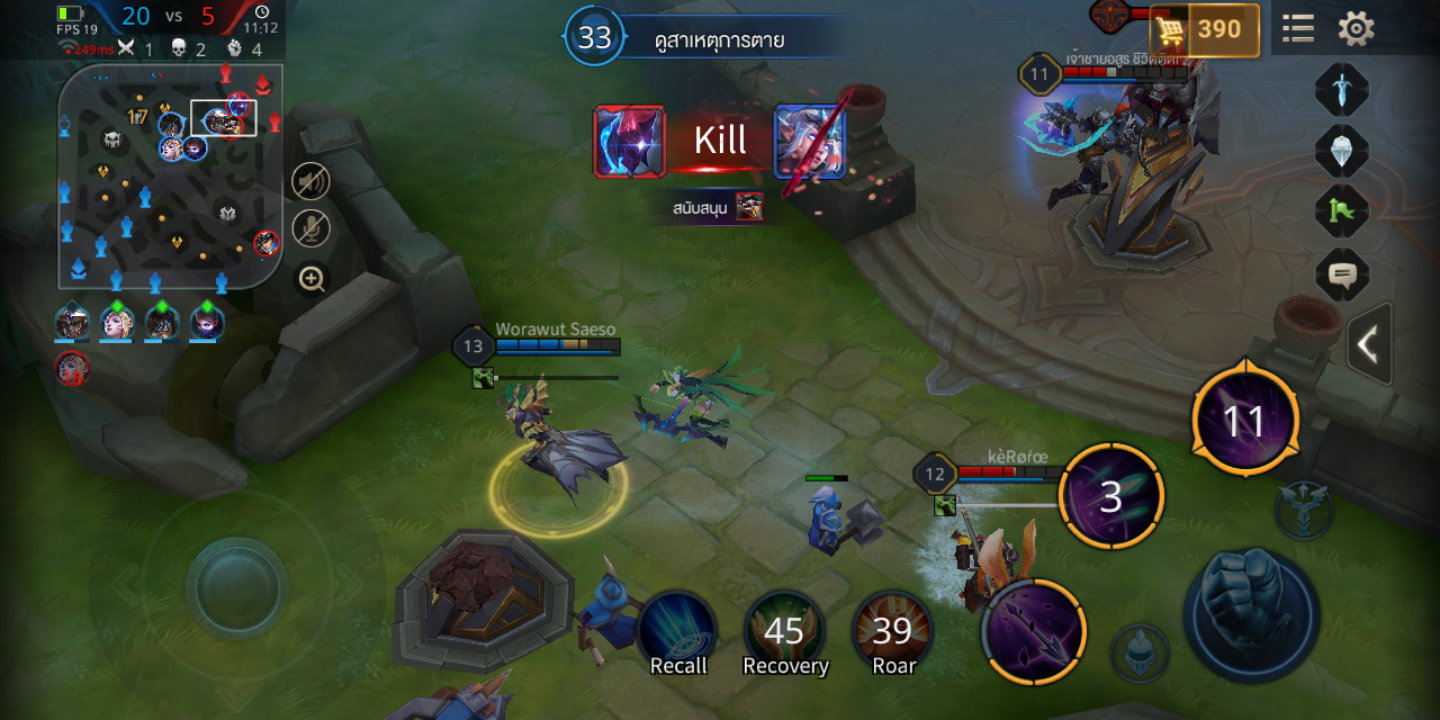Image resolution: width=1440 pixels, height=720 pixels.
Task: Trigger the ultimate showing 11 cooldown
Action: [1245, 421]
